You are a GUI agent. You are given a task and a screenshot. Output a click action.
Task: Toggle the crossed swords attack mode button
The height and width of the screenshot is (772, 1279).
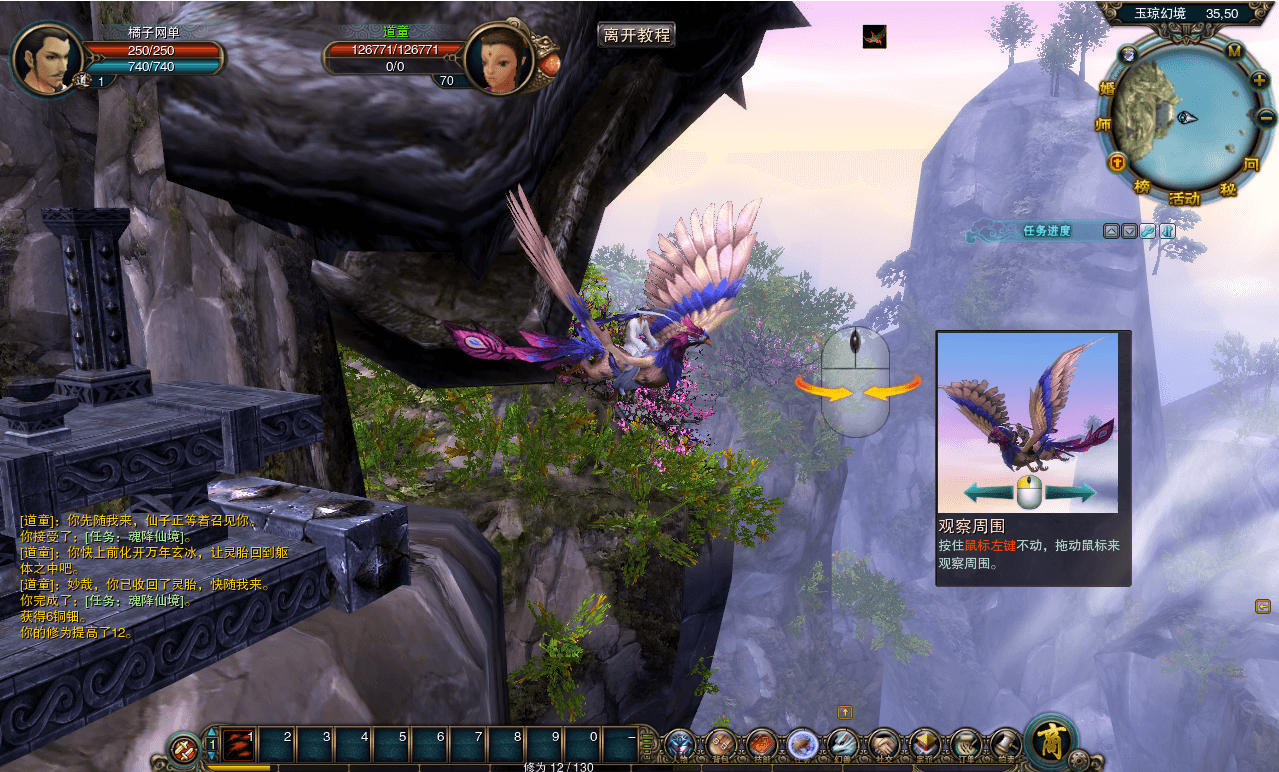184,747
